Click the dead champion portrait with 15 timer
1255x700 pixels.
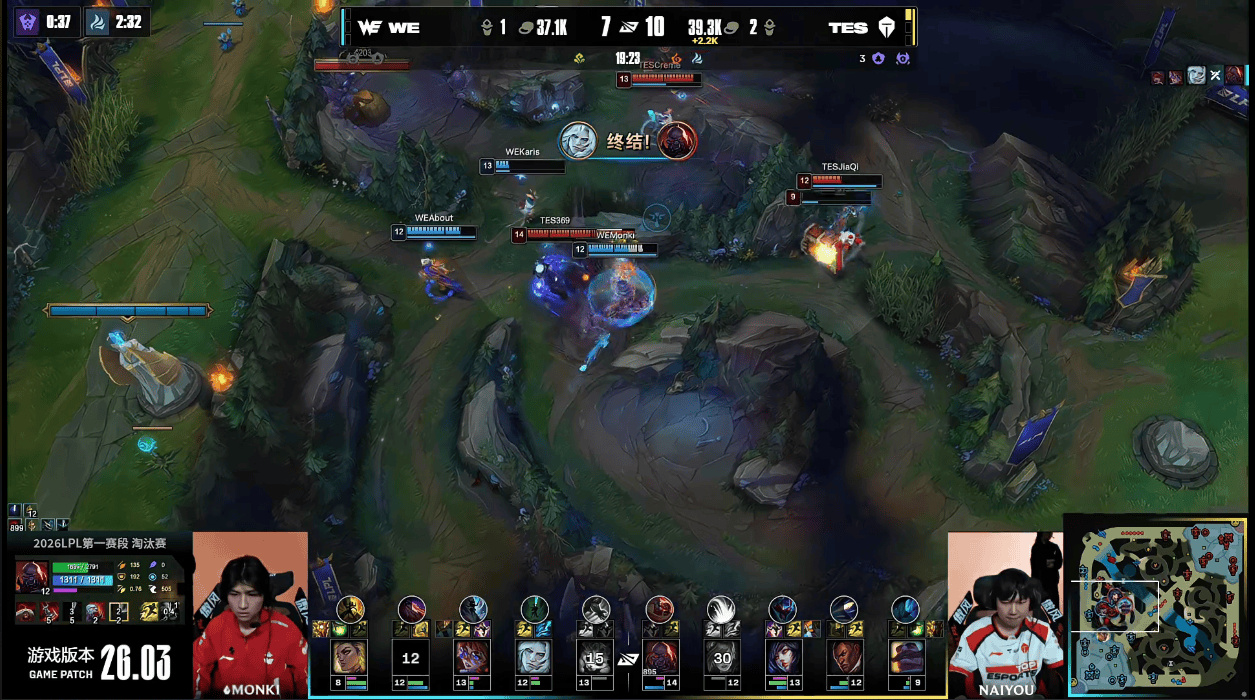(596, 658)
